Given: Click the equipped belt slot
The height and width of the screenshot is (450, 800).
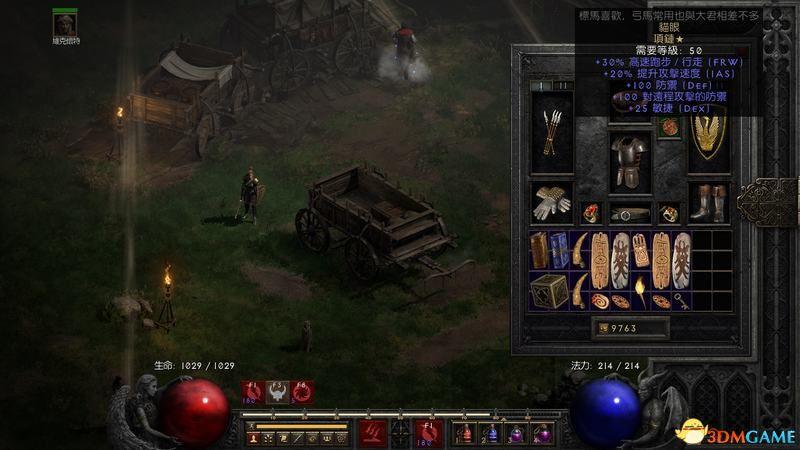Looking at the screenshot, I should 630,214.
